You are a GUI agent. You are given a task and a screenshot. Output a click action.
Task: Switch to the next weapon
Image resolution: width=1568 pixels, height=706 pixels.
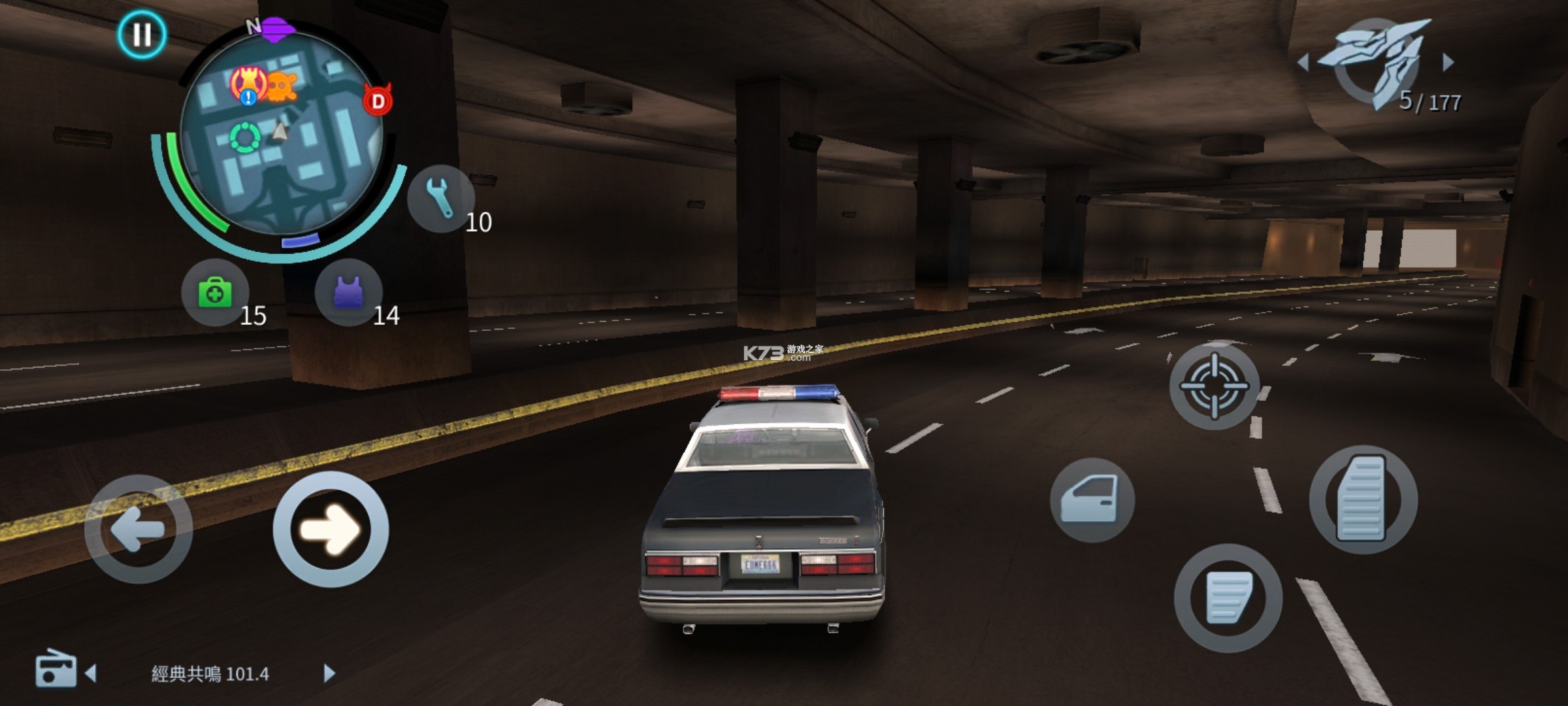(1448, 62)
